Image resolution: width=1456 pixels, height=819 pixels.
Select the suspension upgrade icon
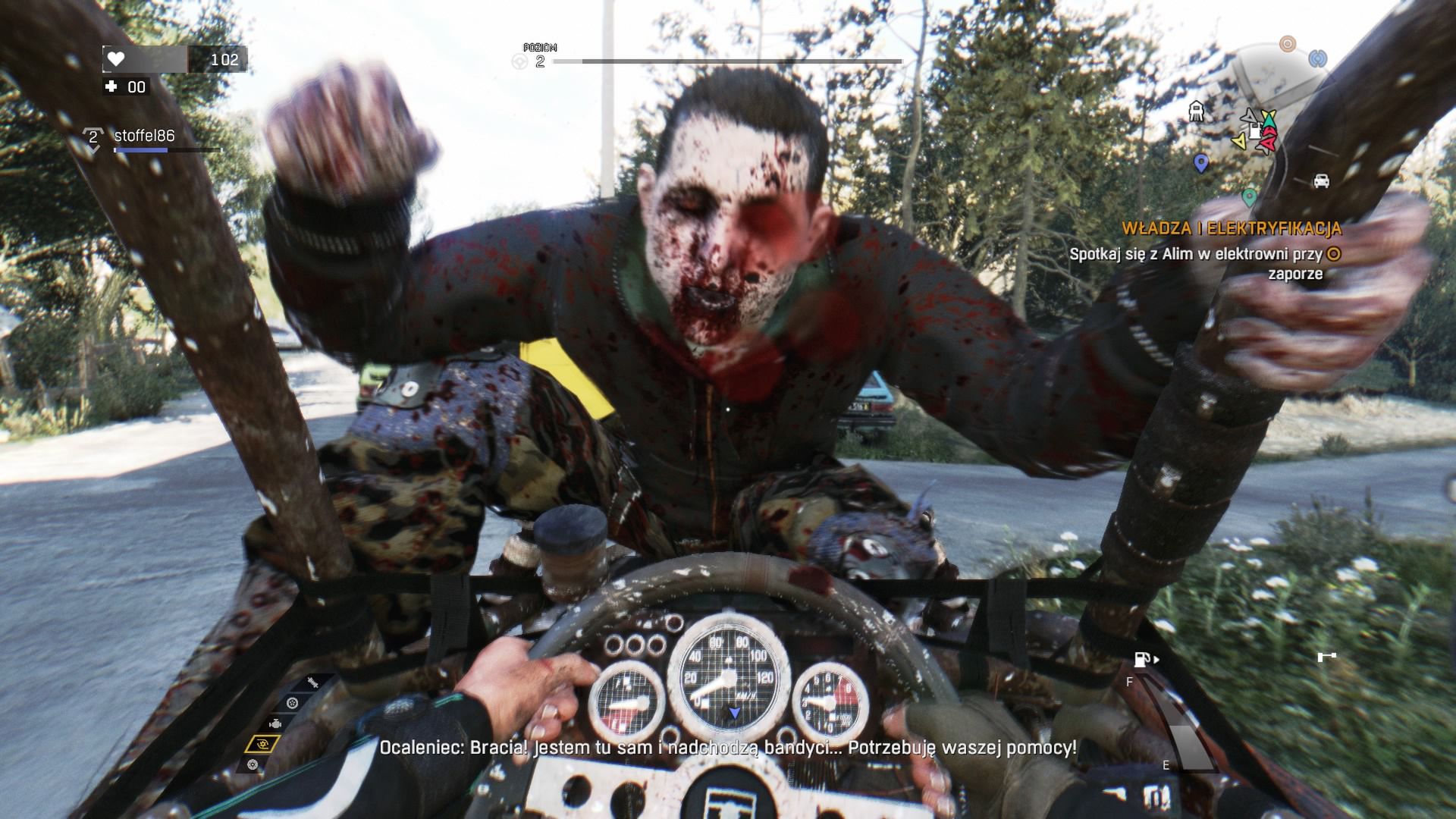pos(312,682)
